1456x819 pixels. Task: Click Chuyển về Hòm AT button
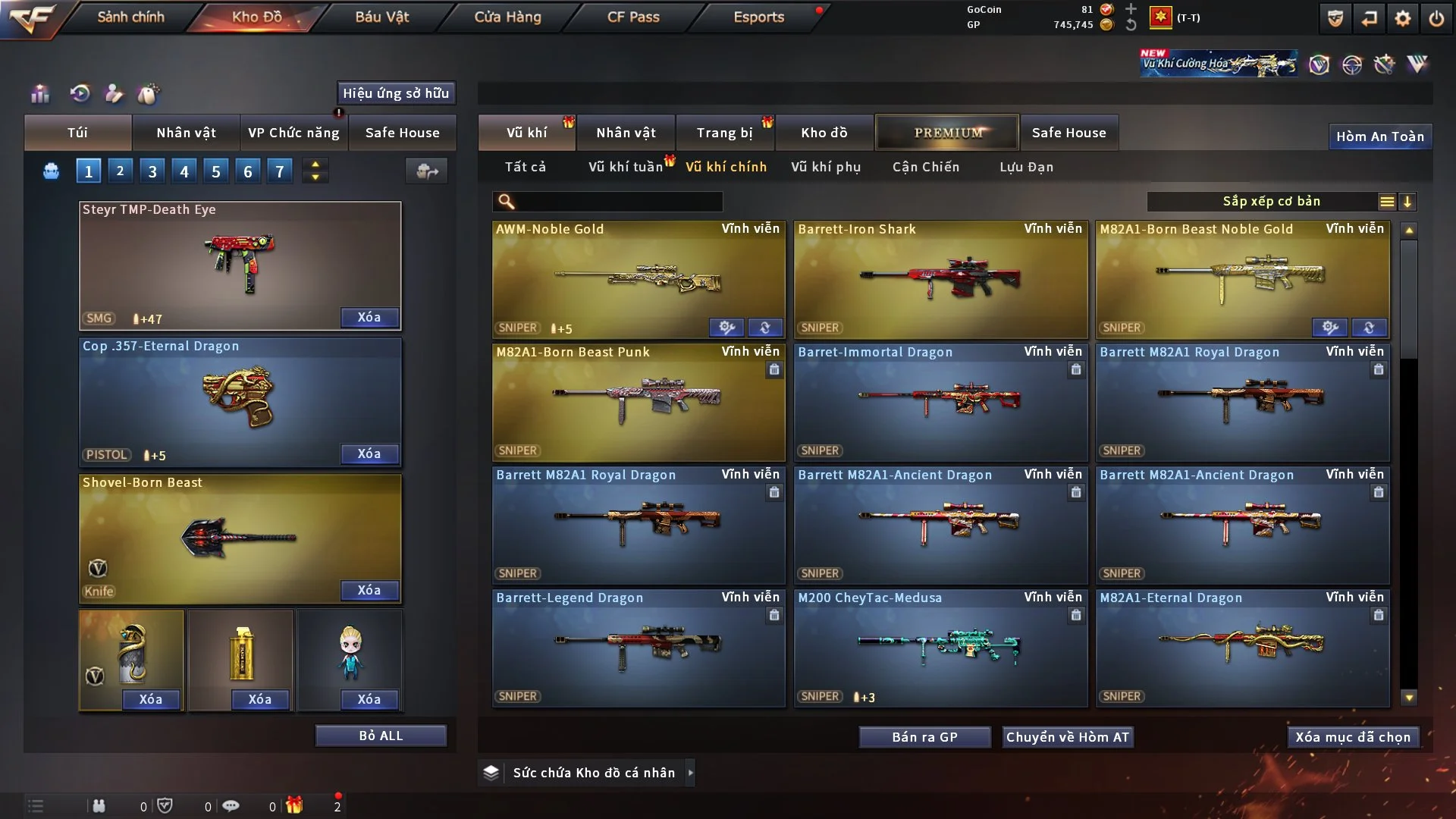click(x=1068, y=737)
